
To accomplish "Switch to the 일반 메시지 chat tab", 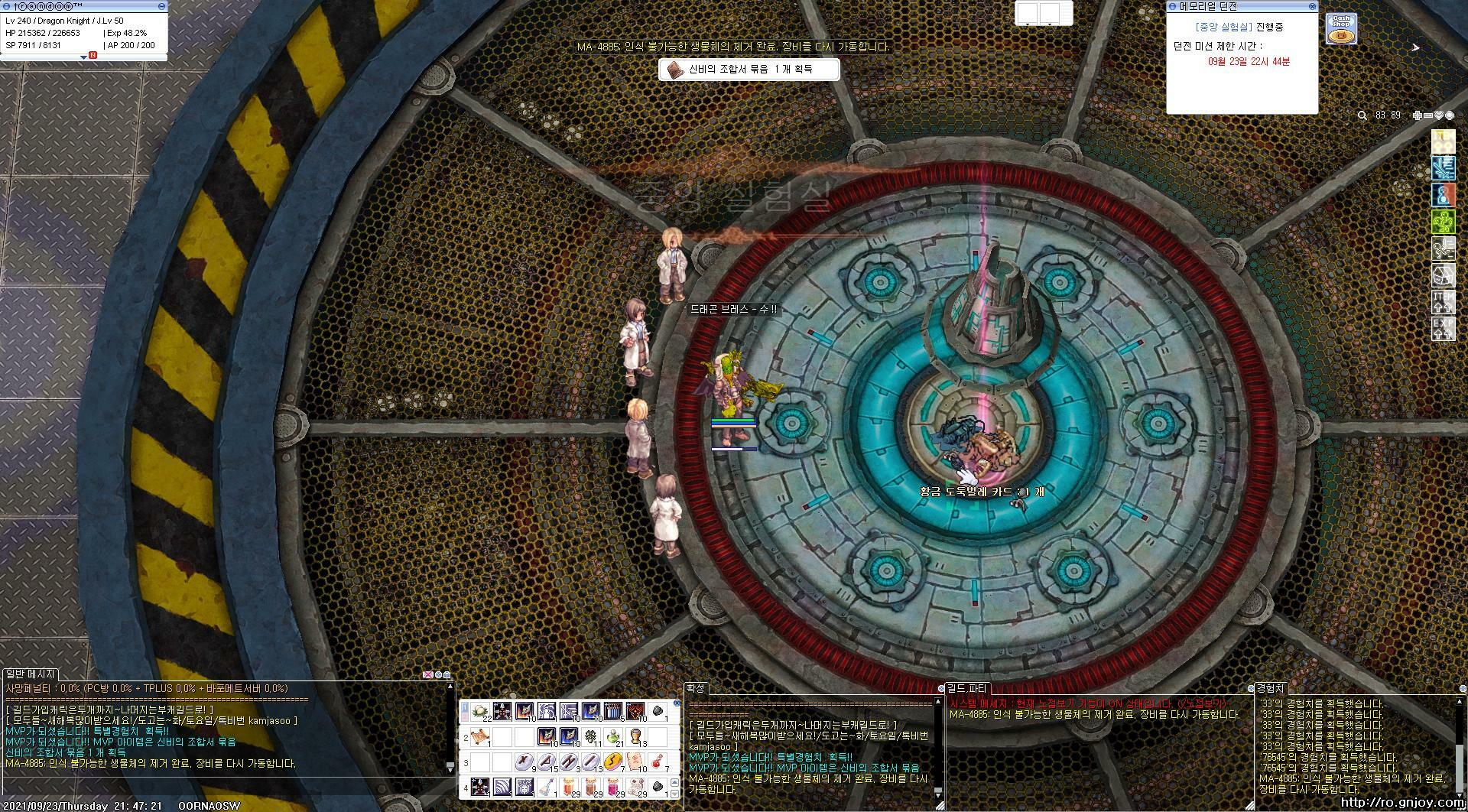I will click(31, 674).
